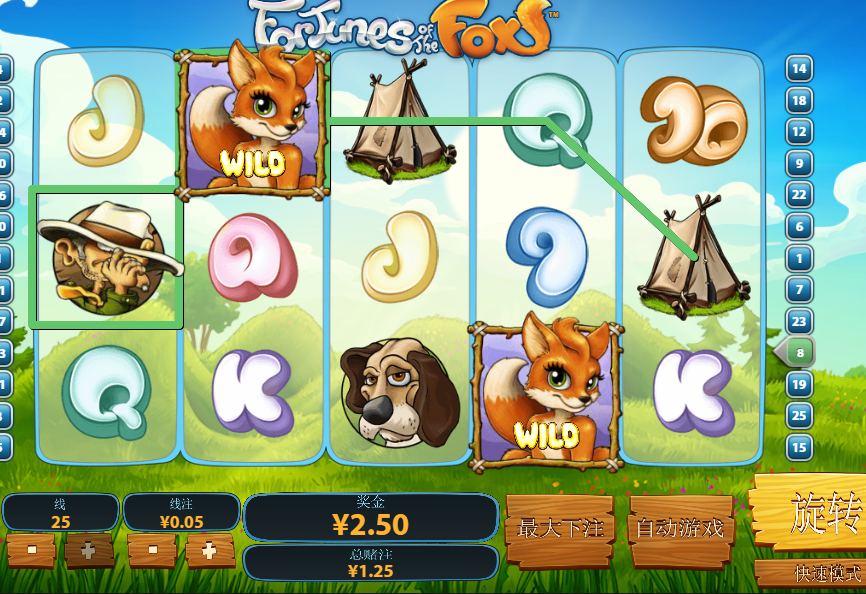
Task: Spin the reels with 旋转 button
Action: click(x=812, y=512)
